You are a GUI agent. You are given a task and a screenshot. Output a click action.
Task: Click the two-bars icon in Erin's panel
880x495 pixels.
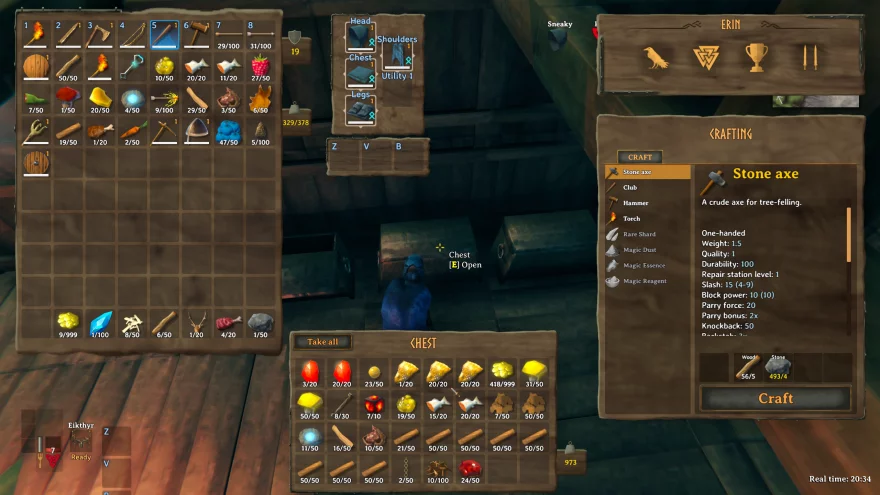click(809, 58)
